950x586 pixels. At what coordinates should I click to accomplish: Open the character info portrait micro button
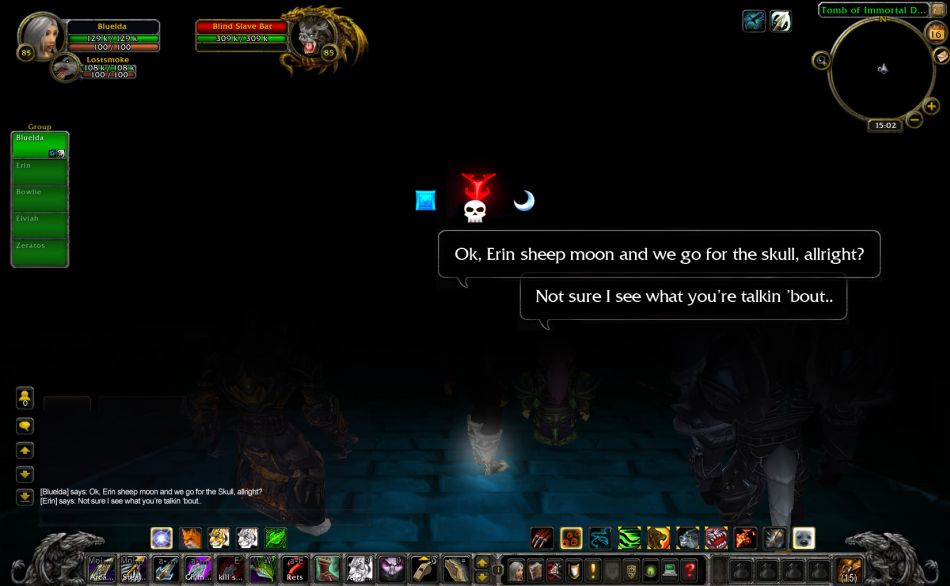point(516,571)
